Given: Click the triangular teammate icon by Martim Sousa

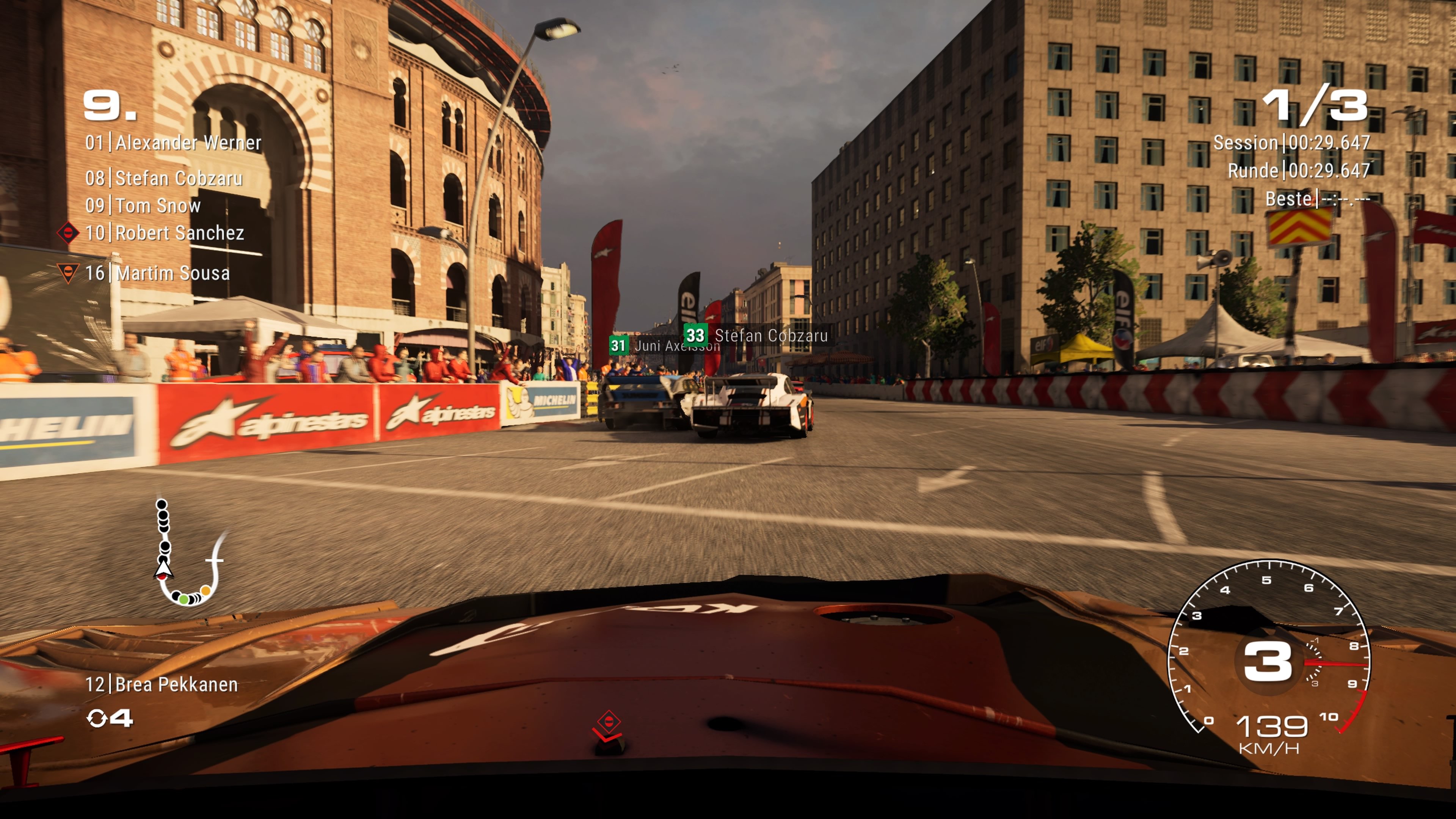Looking at the screenshot, I should [x=68, y=273].
